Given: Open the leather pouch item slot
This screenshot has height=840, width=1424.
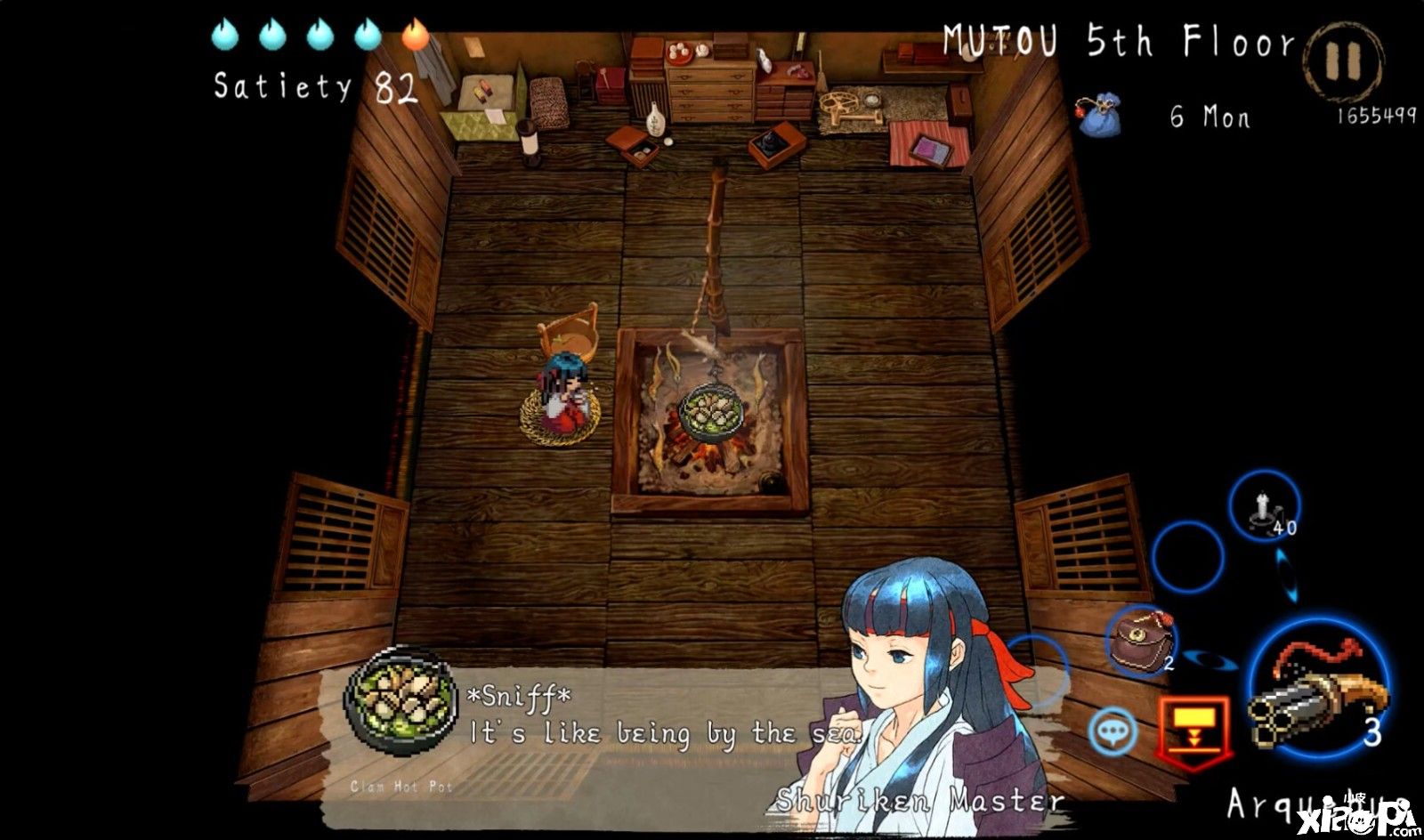Looking at the screenshot, I should pos(1140,641).
